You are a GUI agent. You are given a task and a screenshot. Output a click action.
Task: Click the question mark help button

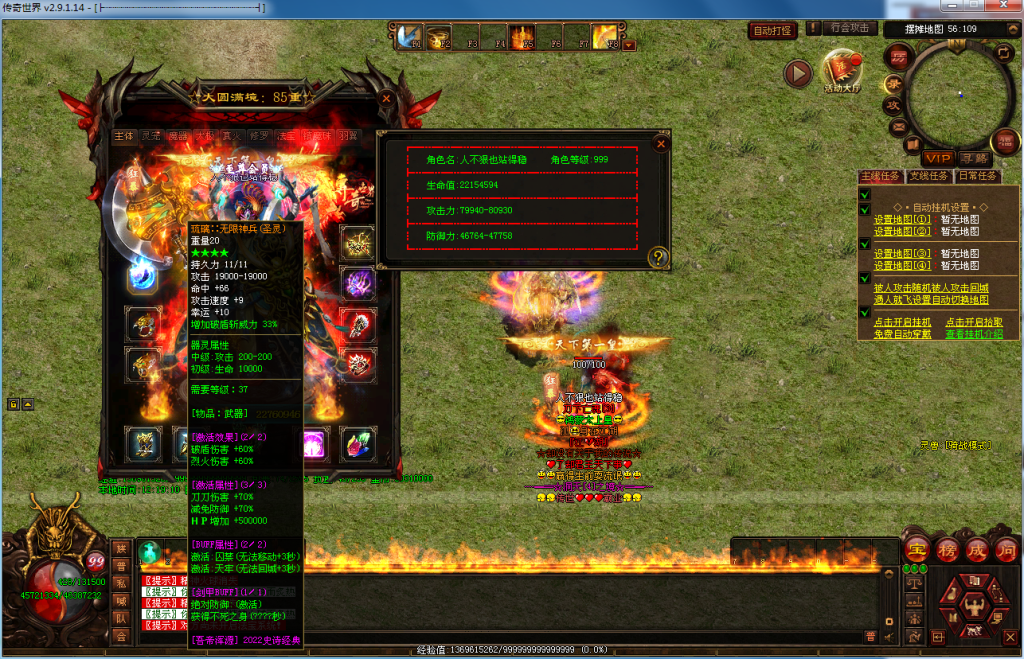pyautogui.click(x=658, y=257)
